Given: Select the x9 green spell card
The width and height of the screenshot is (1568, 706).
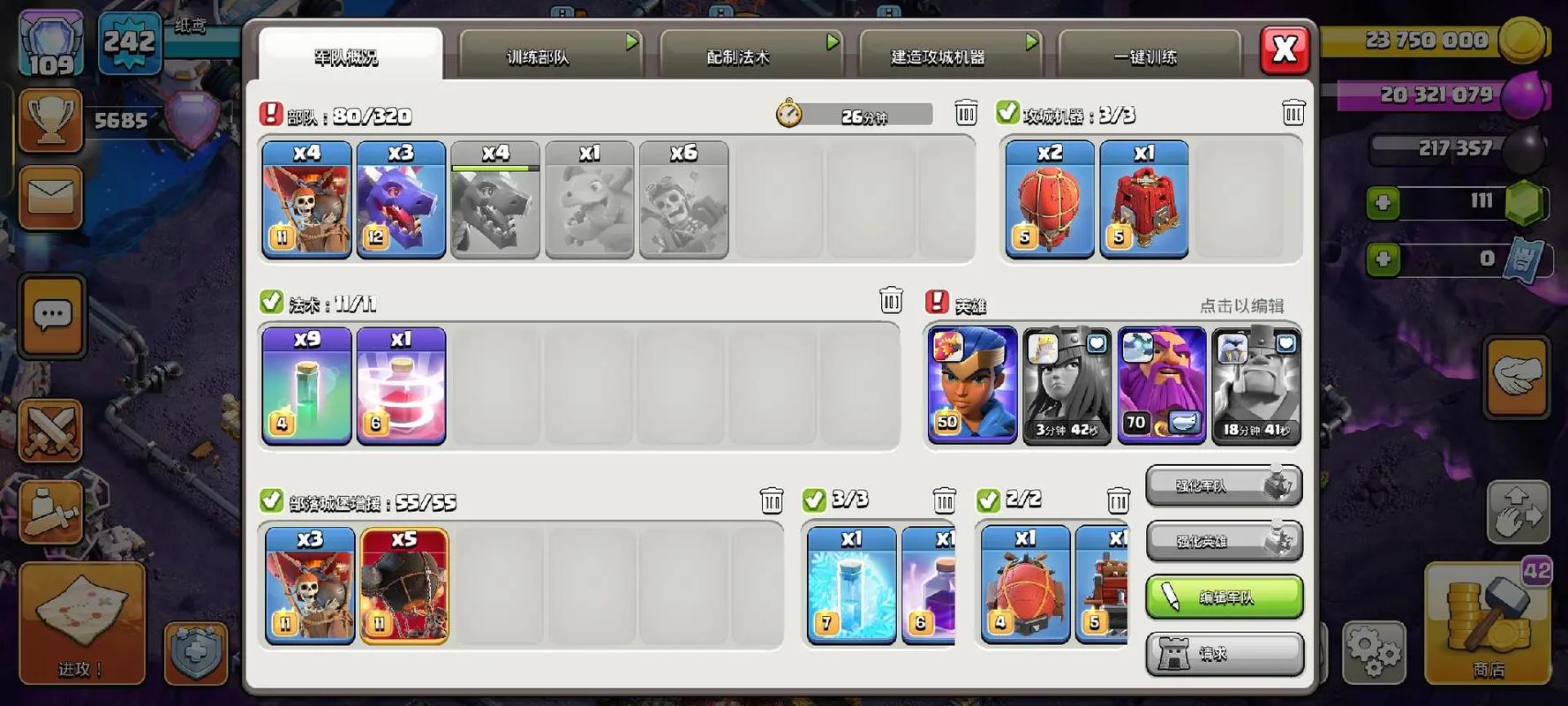Looking at the screenshot, I should coord(306,386).
